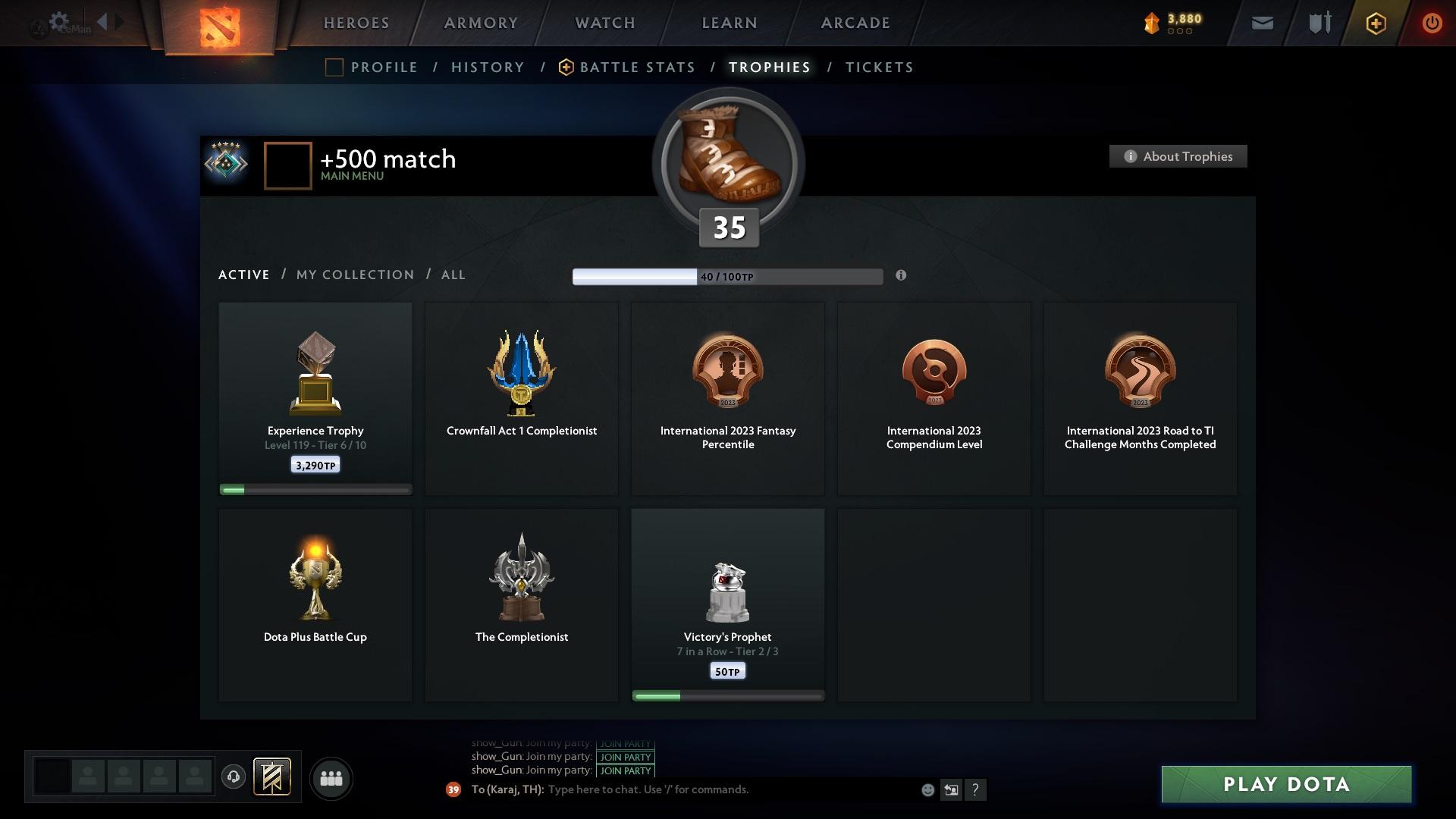Open the friends list people icon
The height and width of the screenshot is (819, 1456).
(x=330, y=779)
